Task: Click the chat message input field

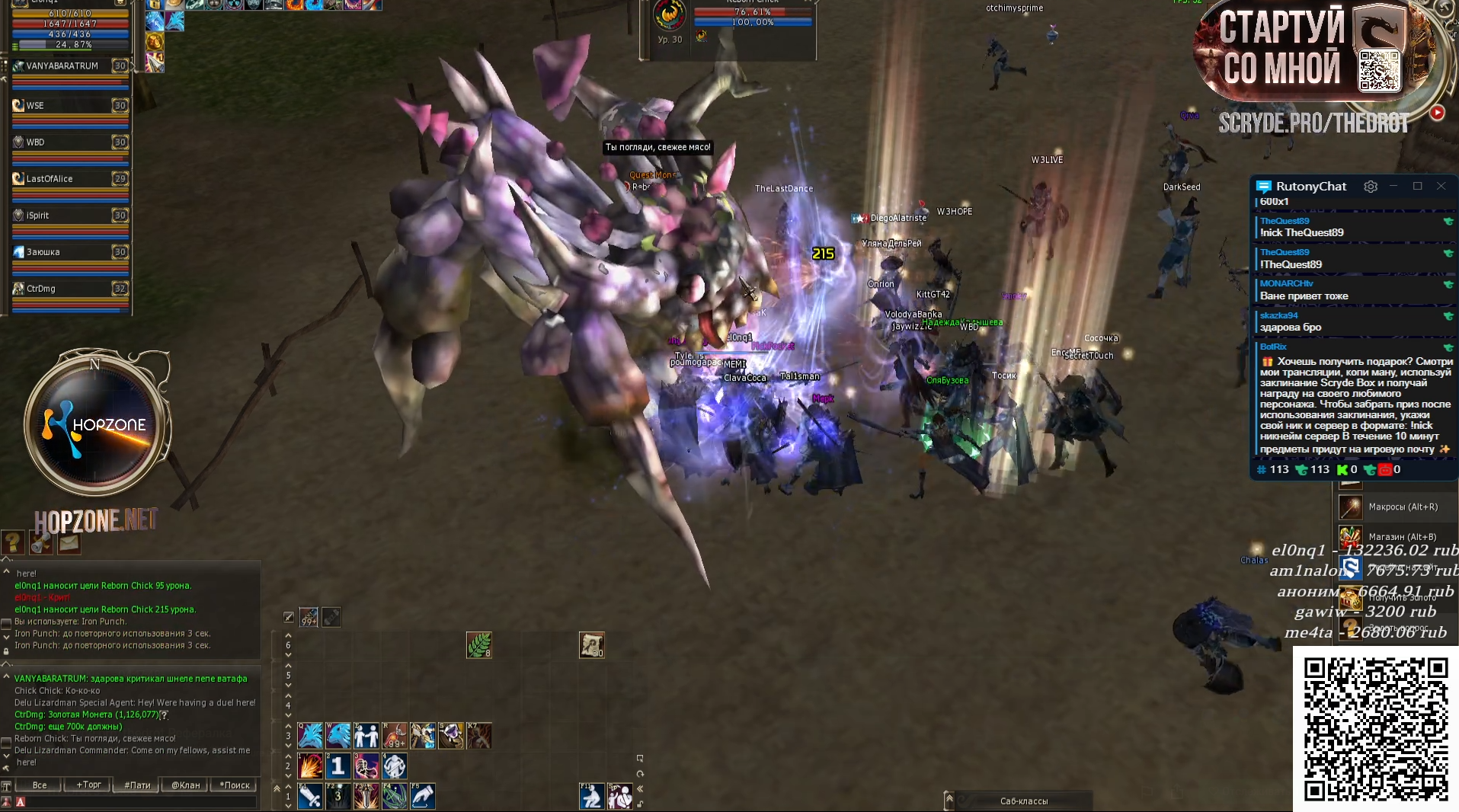Action: tap(137, 802)
